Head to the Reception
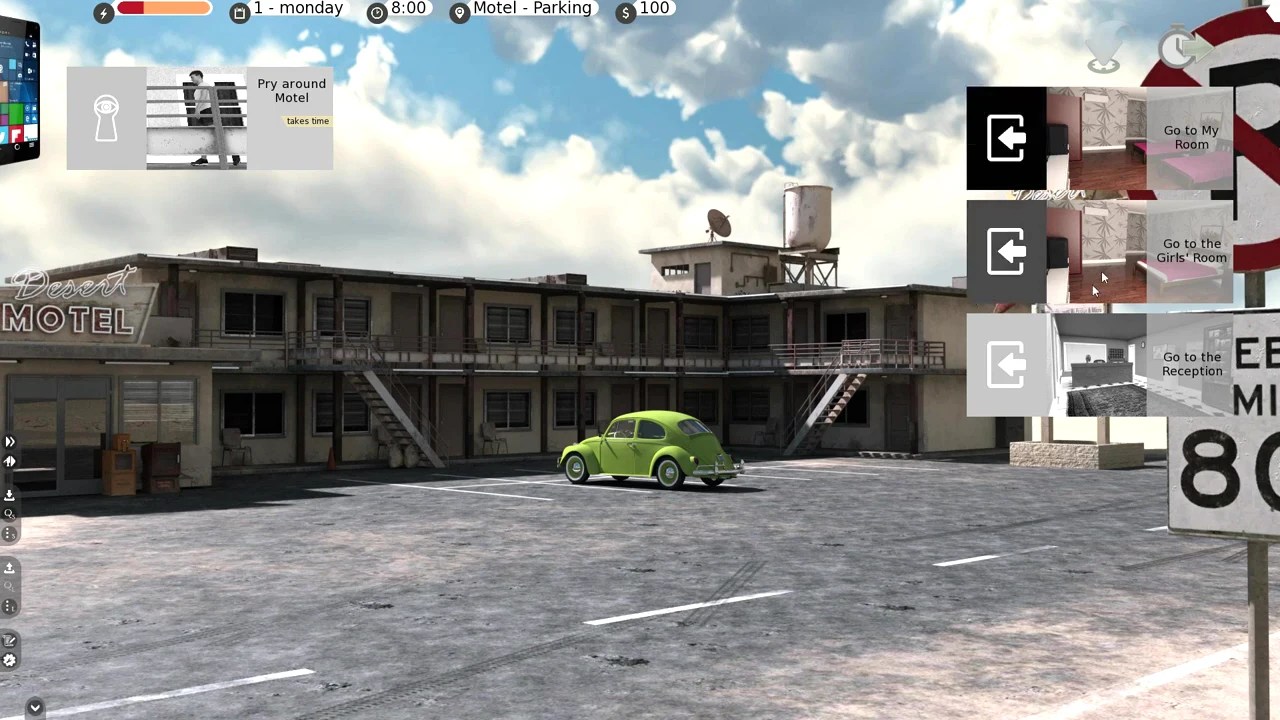1280x720 pixels. click(x=1099, y=364)
